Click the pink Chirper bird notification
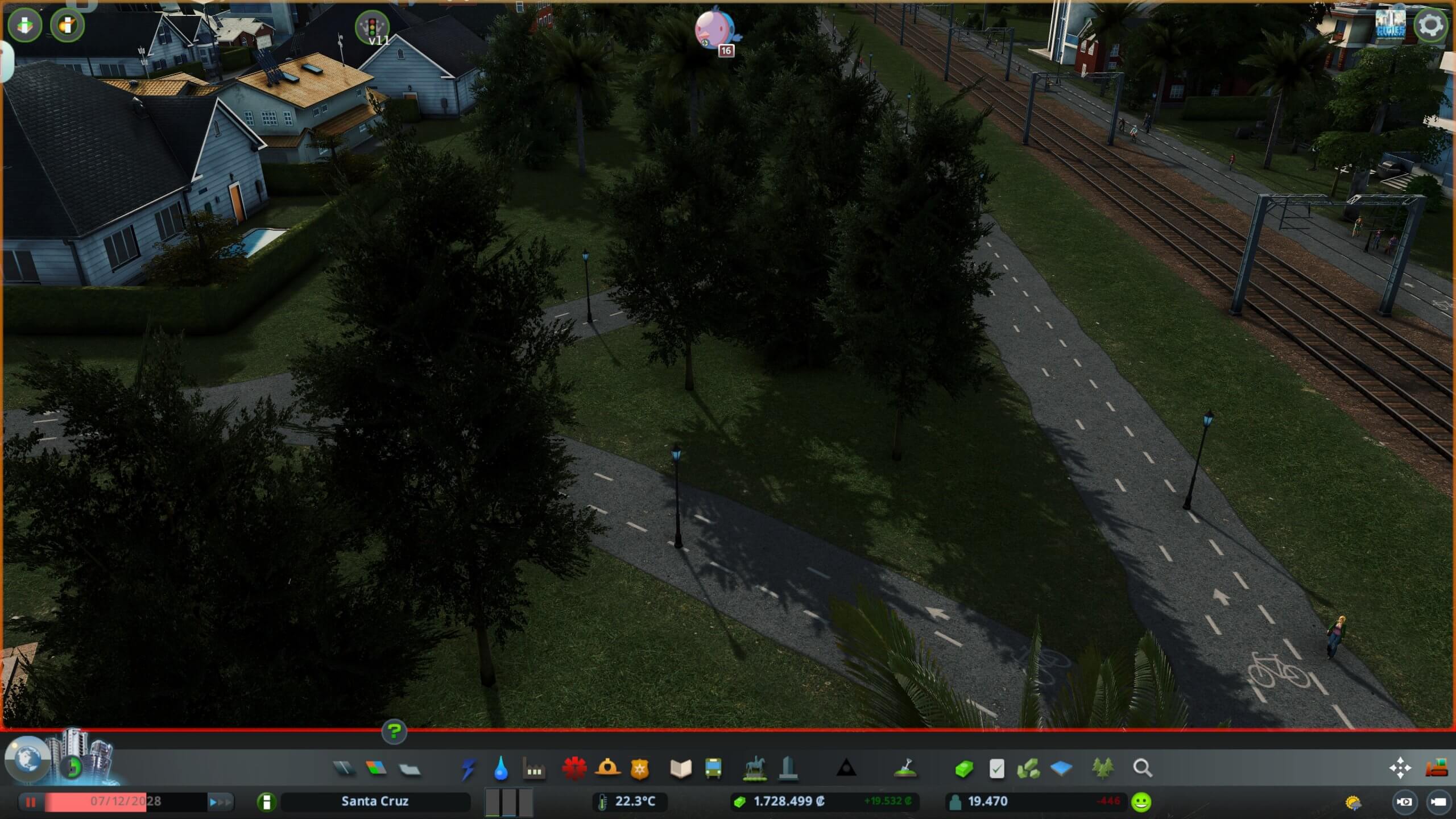The width and height of the screenshot is (1456, 819). (x=715, y=30)
